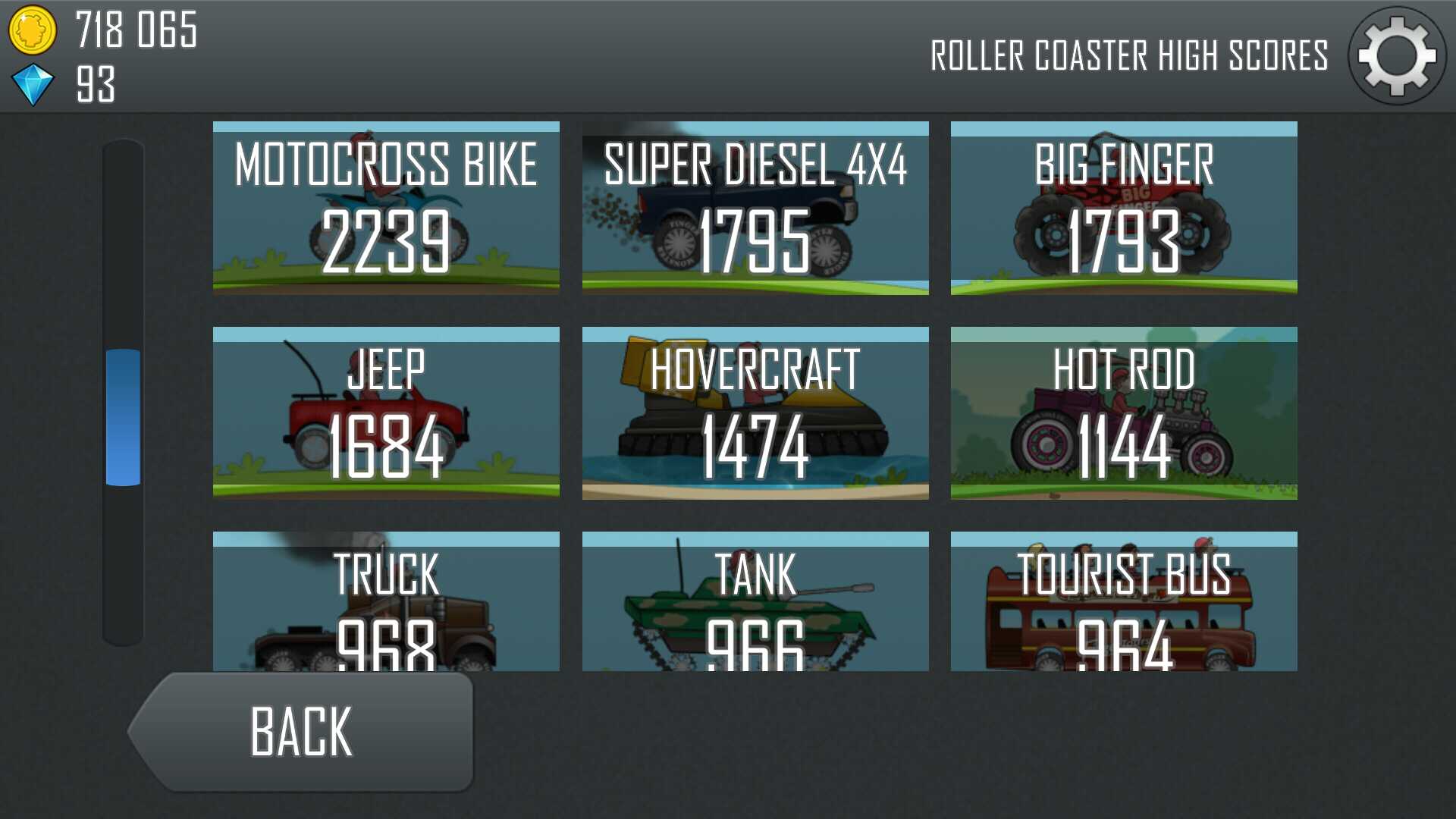Choose the Hot Rod tile
This screenshot has height=819, width=1456.
coord(1124,413)
